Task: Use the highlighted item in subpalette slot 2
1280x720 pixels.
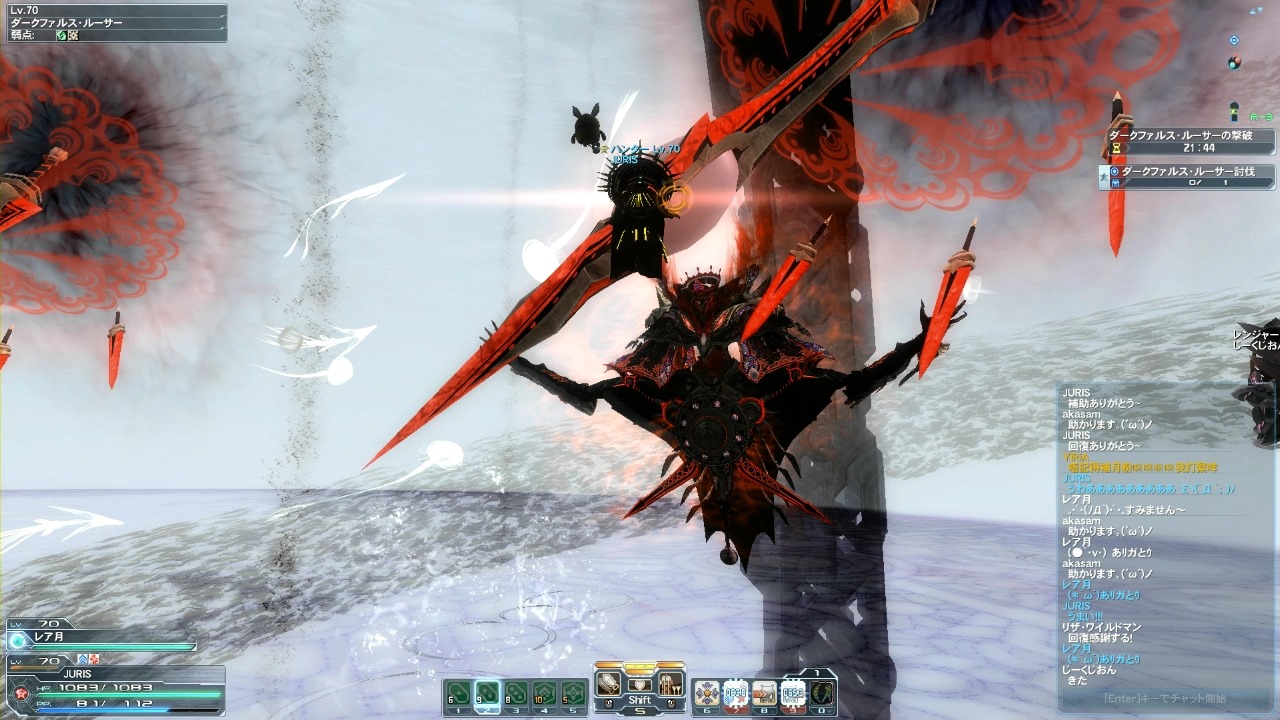Action: pos(487,693)
